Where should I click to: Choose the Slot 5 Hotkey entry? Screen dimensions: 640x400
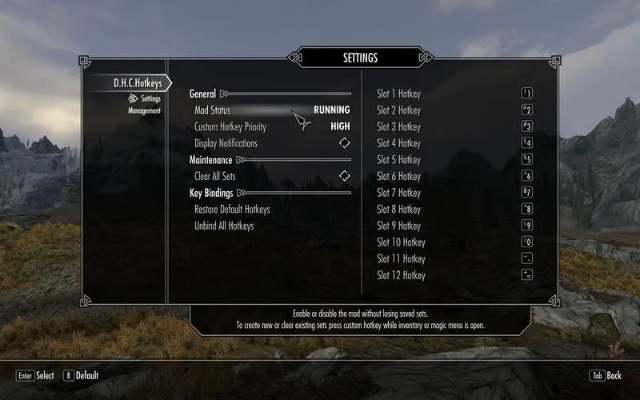click(x=455, y=160)
